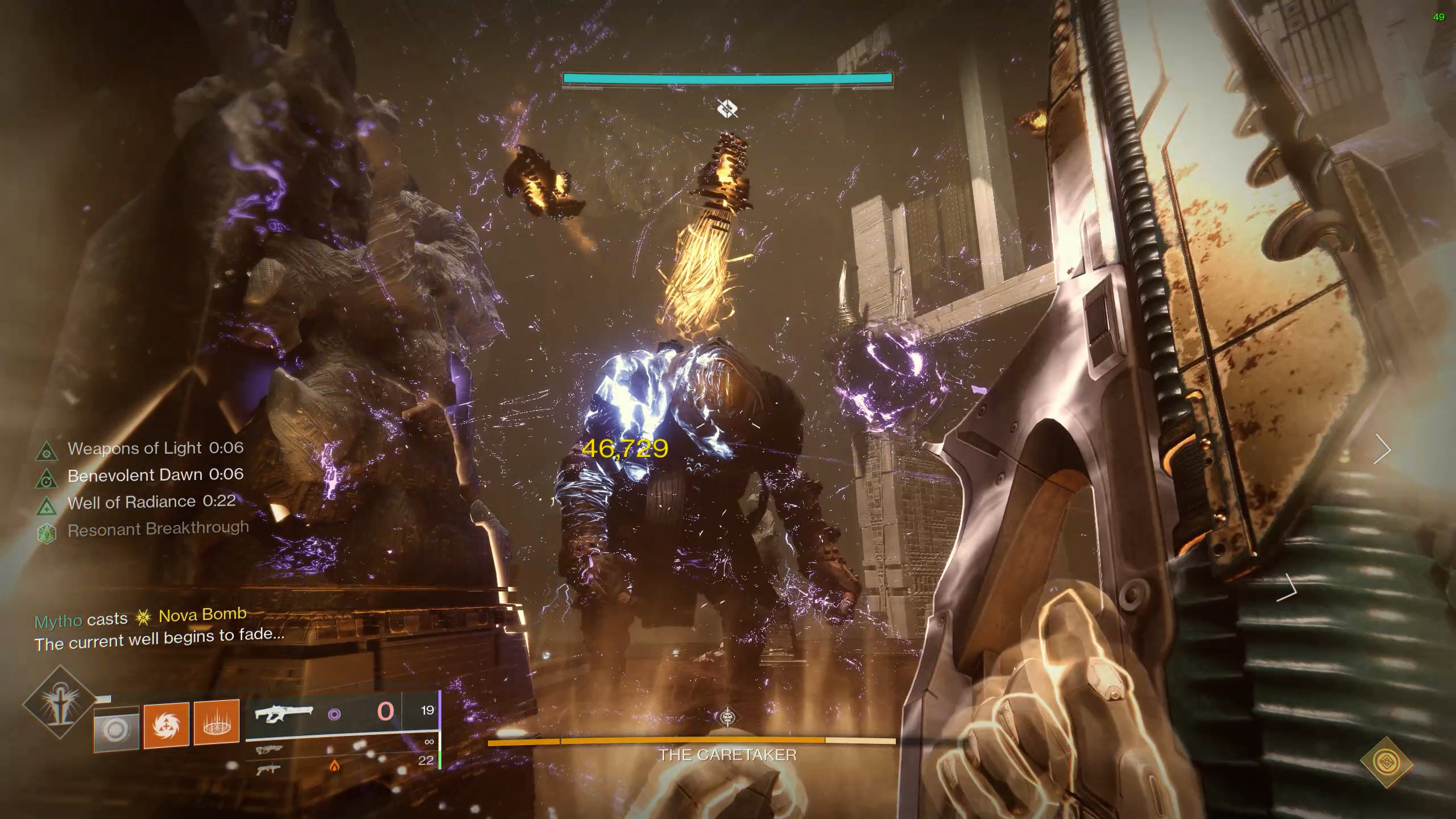Viewport: 1456px width, 819px height.
Task: Select the grey grenade ability slot
Action: point(117,728)
